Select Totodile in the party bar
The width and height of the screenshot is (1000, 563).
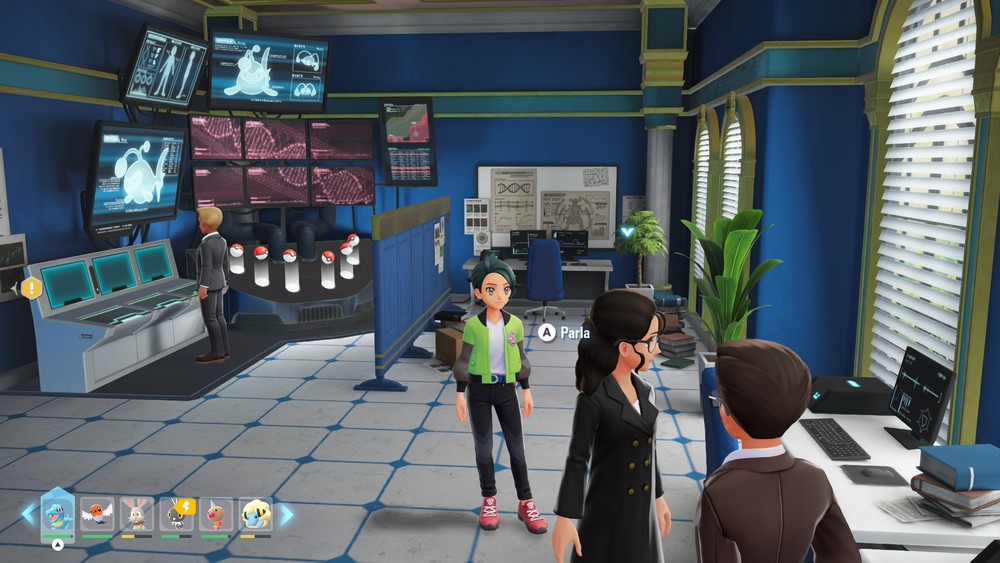tap(57, 515)
